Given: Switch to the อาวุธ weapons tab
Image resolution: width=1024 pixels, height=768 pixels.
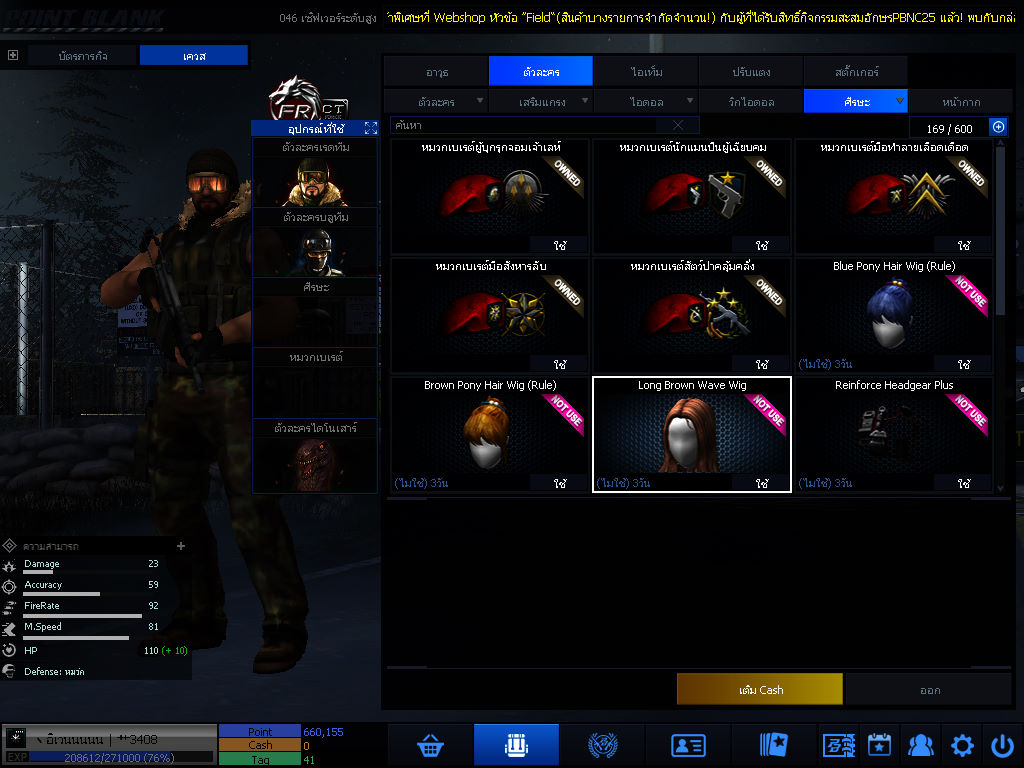Looking at the screenshot, I should pos(436,72).
